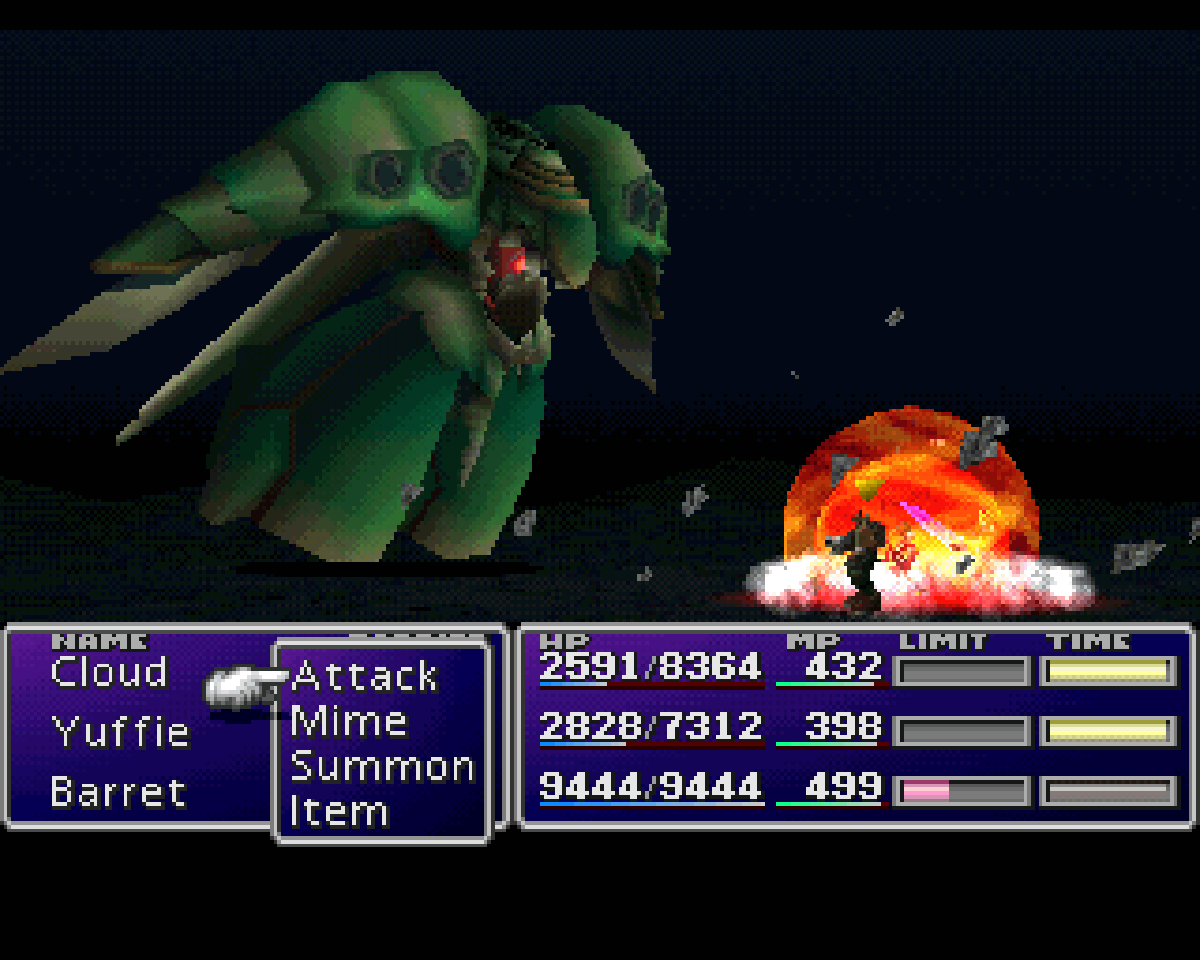This screenshot has width=1200, height=960.
Task: Open the Item command
Action: pyautogui.click(x=338, y=811)
